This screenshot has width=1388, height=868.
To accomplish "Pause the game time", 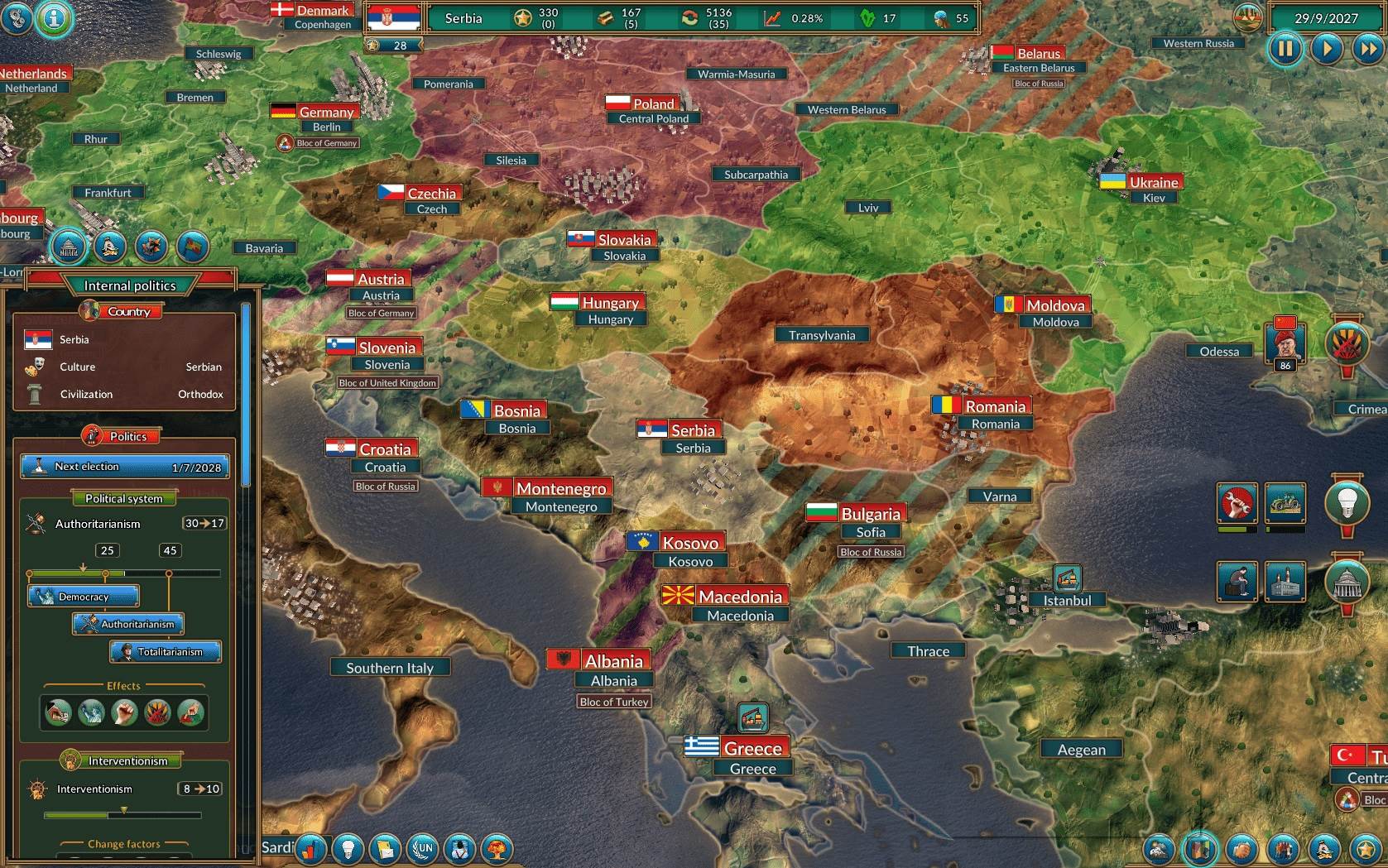I will pos(1285,49).
